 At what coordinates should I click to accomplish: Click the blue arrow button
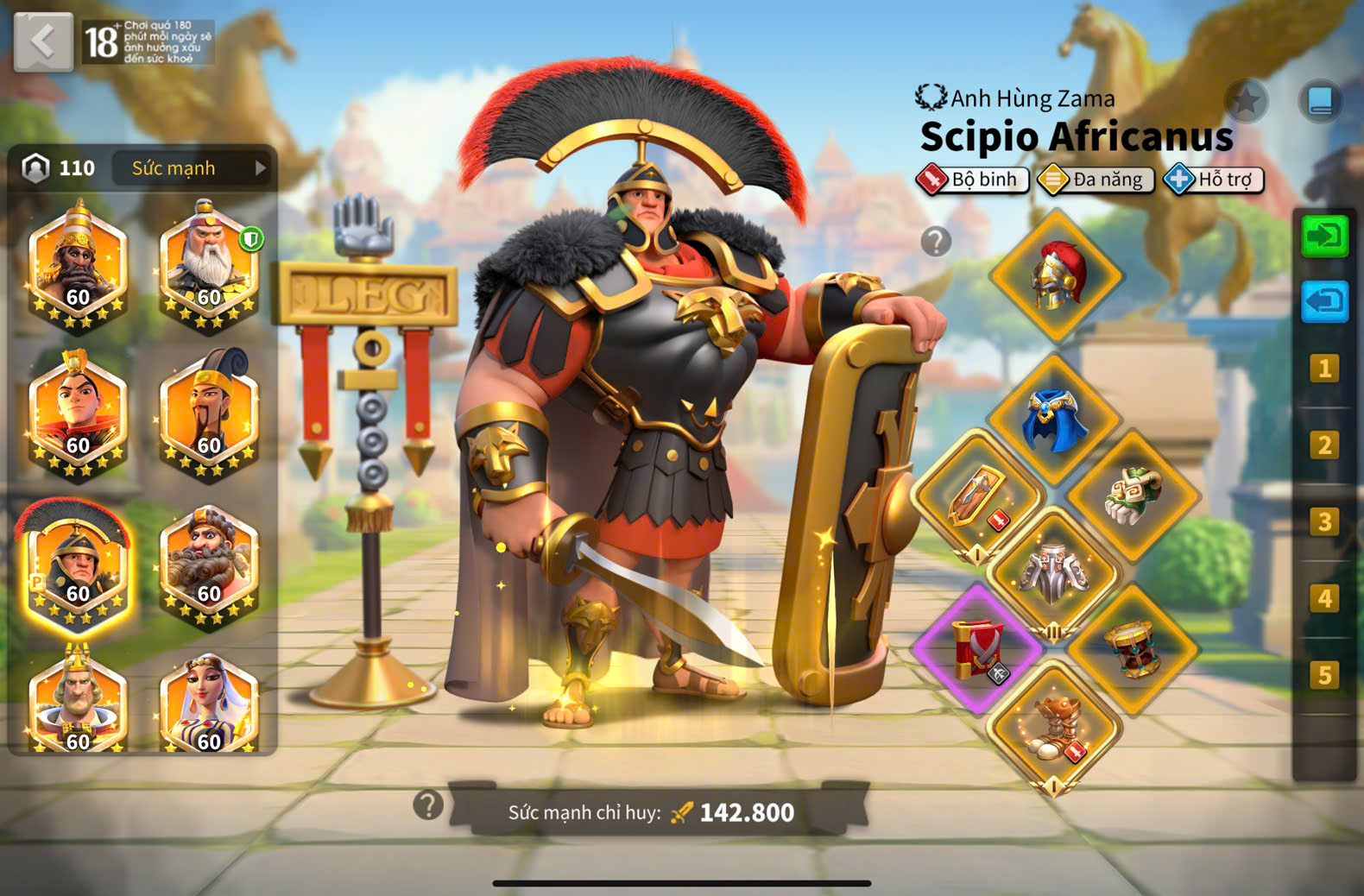(x=1324, y=302)
